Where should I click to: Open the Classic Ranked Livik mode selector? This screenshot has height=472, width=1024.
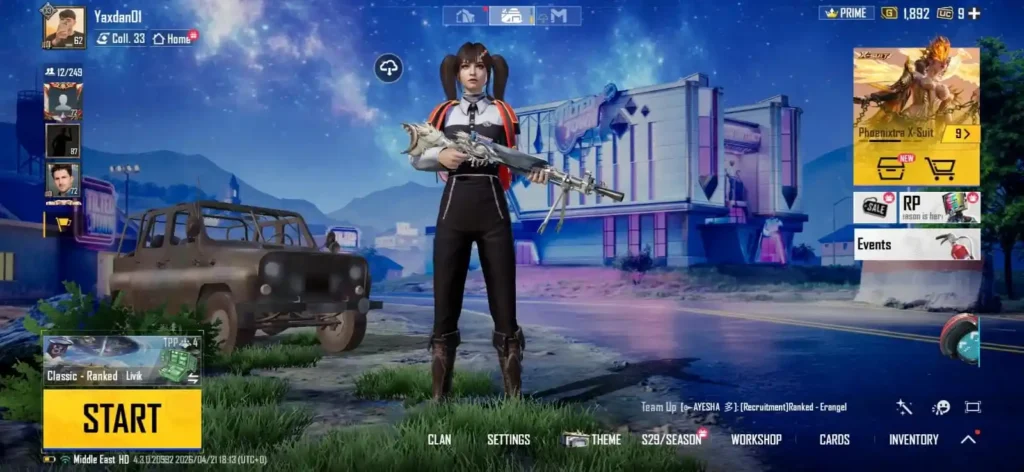pyautogui.click(x=122, y=361)
